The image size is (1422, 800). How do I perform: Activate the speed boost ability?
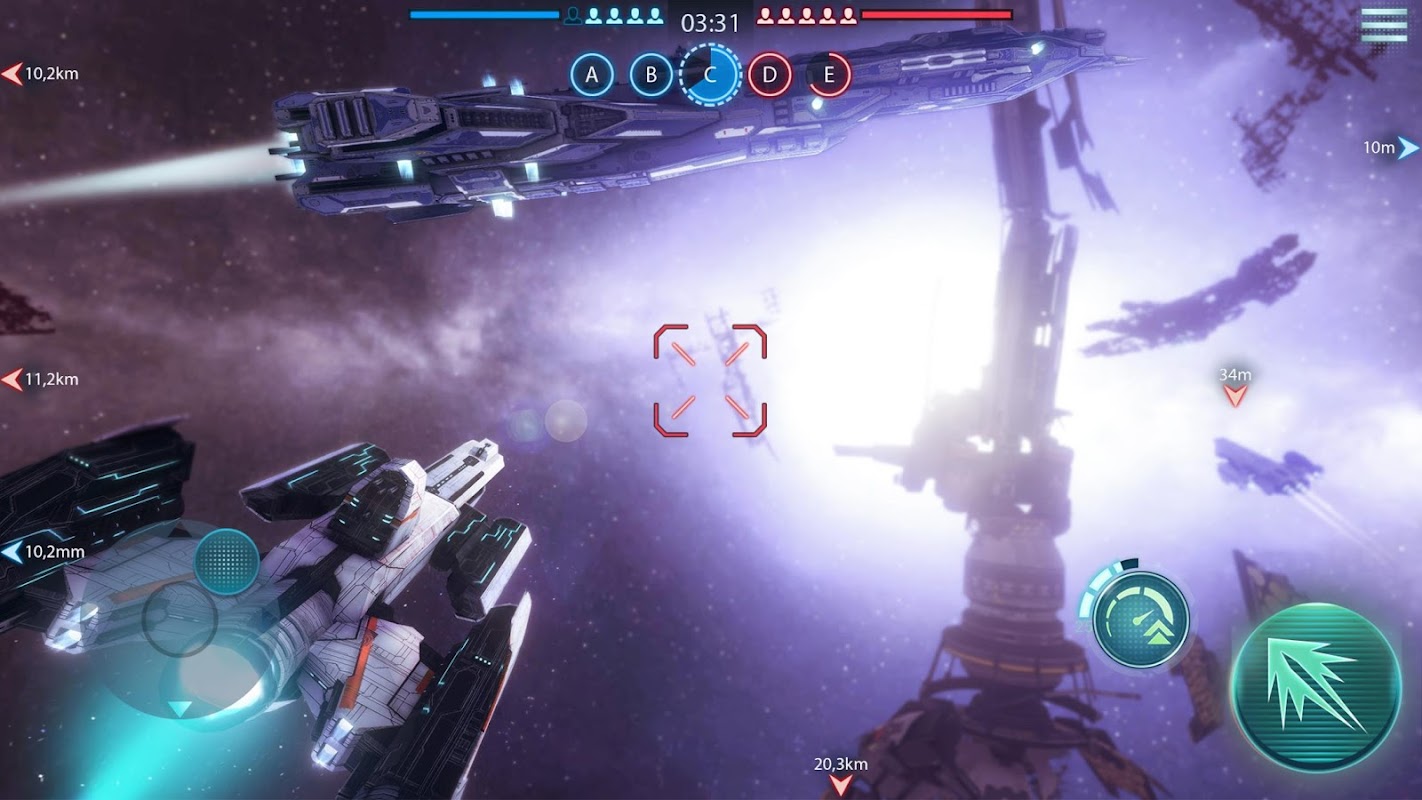click(1140, 620)
